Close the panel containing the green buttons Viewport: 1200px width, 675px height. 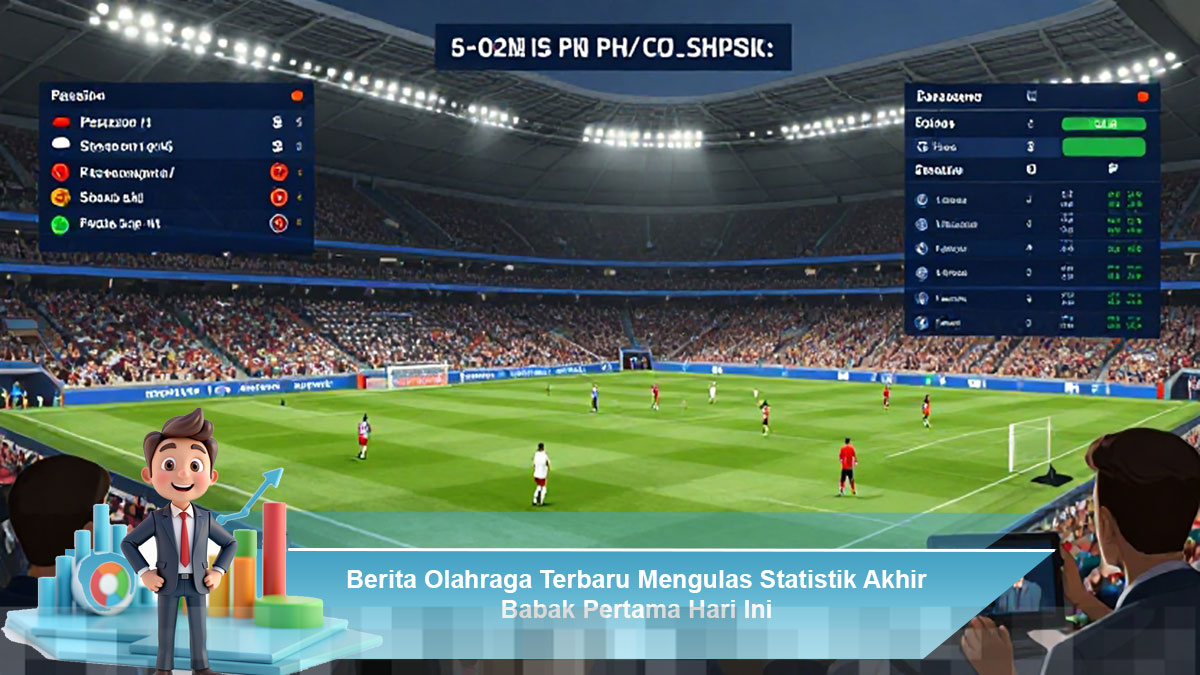pyautogui.click(x=1142, y=97)
